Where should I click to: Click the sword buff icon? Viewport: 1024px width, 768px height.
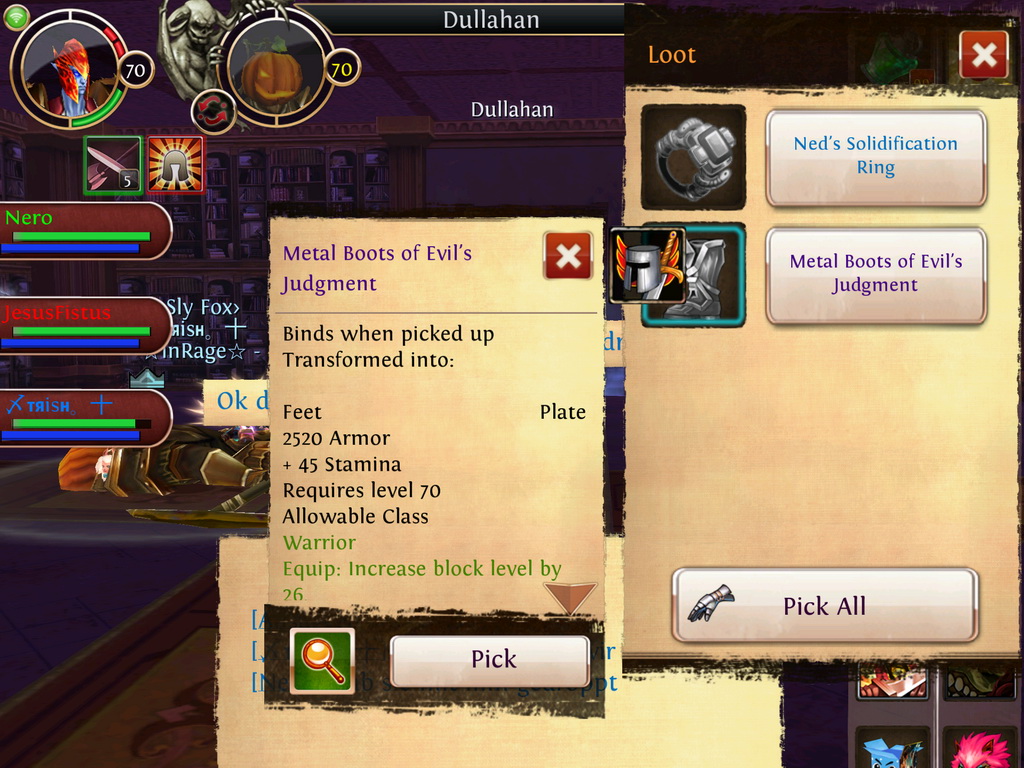coord(112,165)
